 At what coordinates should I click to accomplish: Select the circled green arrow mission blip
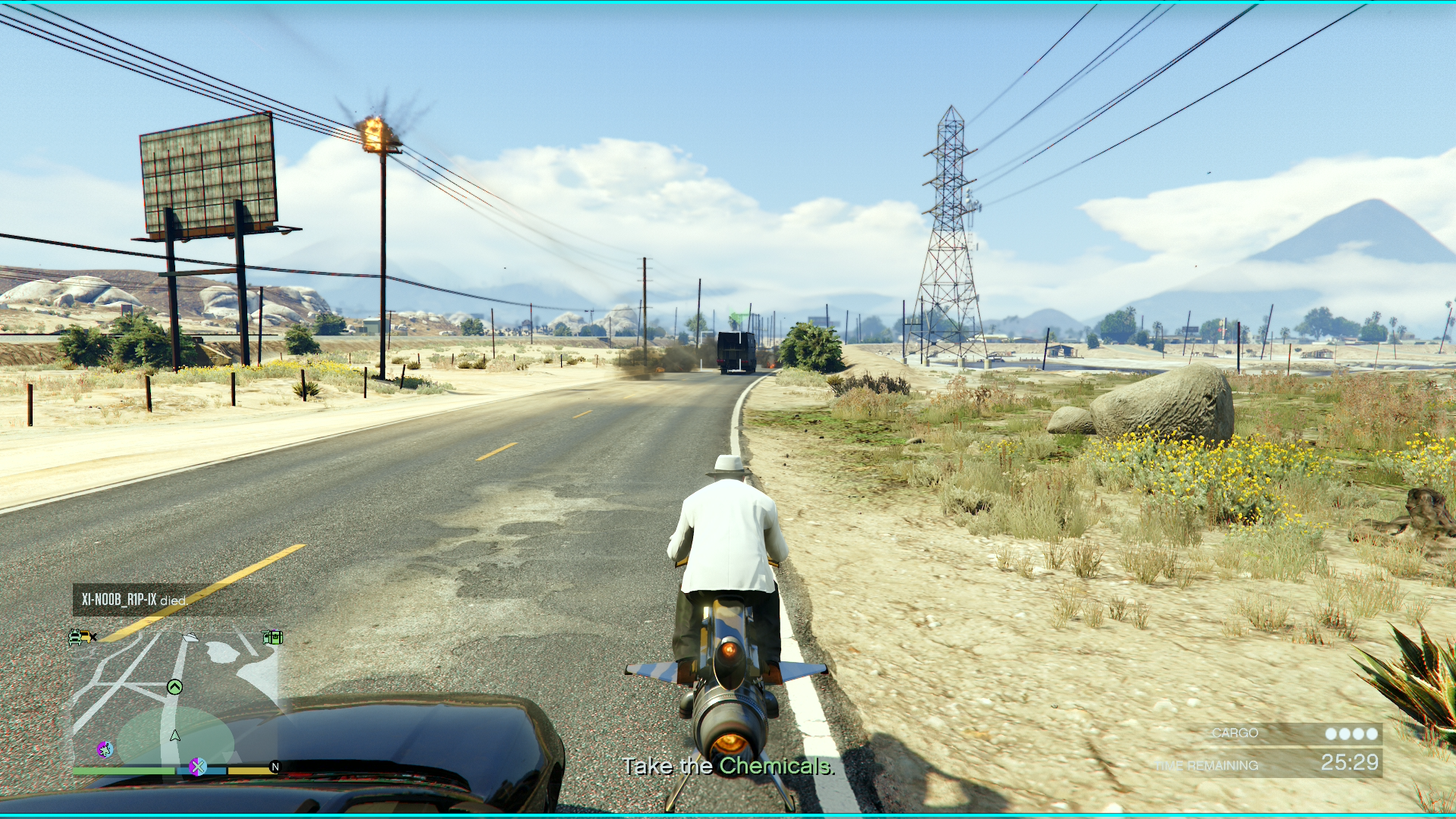pos(174,687)
